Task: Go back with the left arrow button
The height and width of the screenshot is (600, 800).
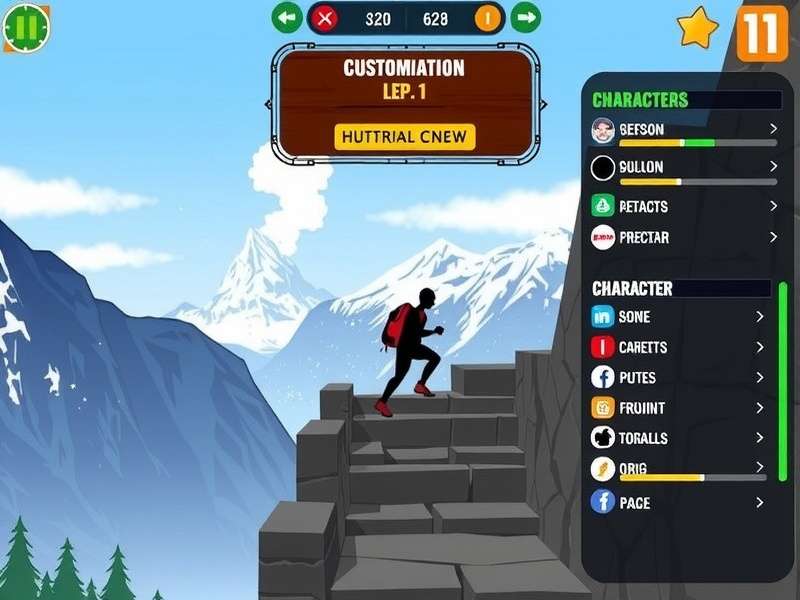Action: click(x=287, y=17)
